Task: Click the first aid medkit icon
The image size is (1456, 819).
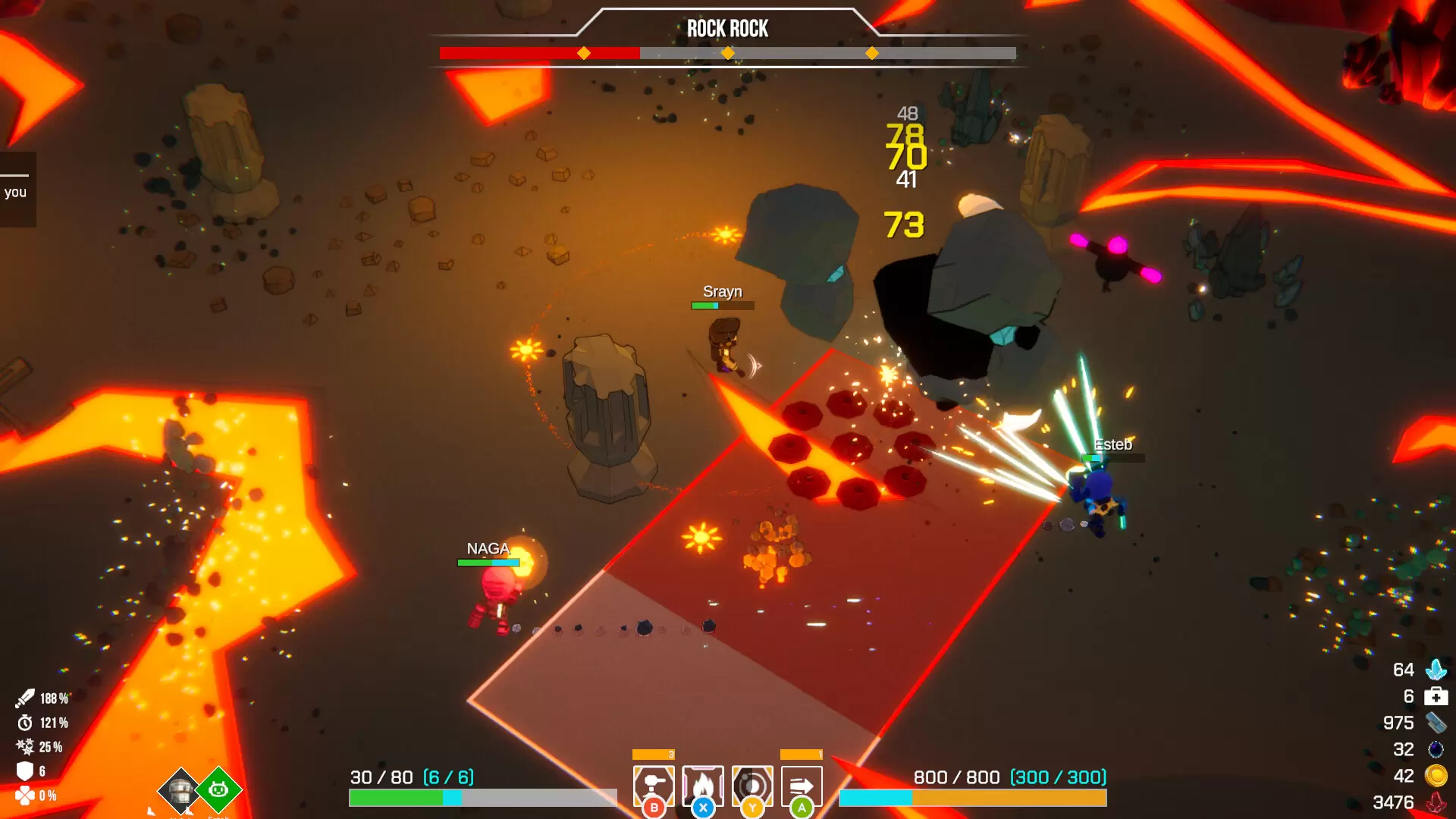Action: [1436, 696]
